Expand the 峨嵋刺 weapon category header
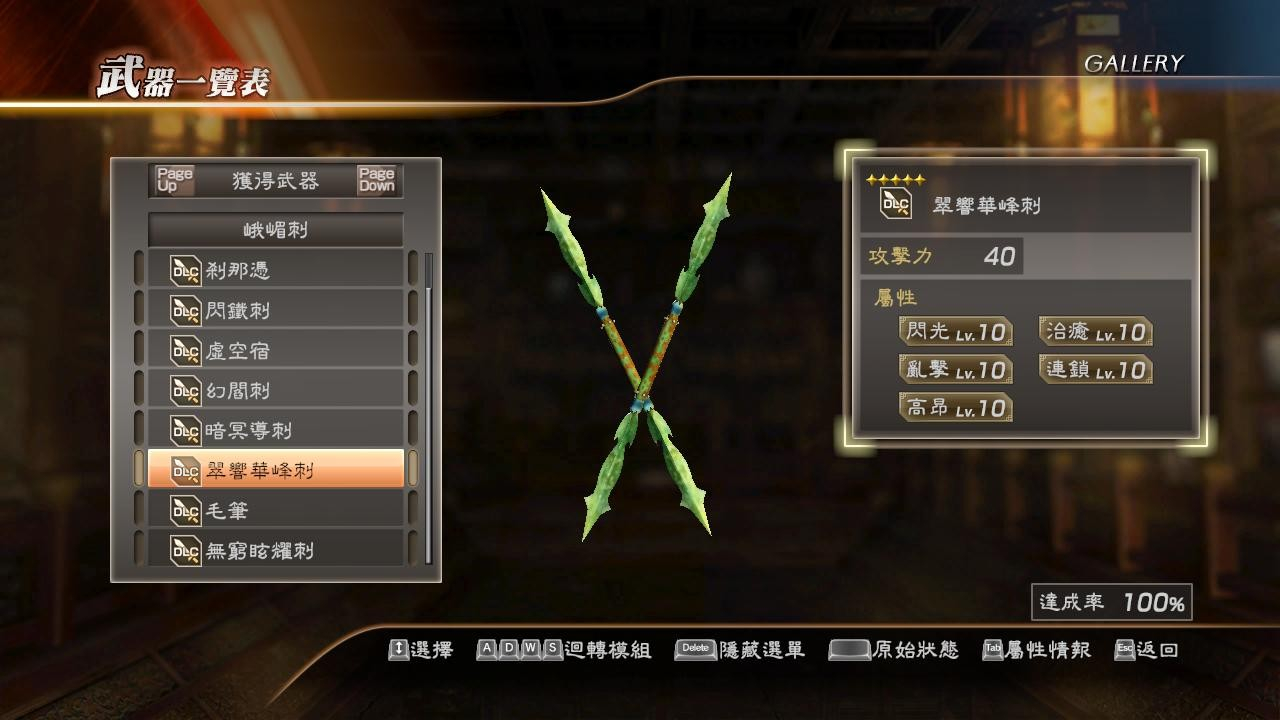The image size is (1280, 720). (x=275, y=229)
